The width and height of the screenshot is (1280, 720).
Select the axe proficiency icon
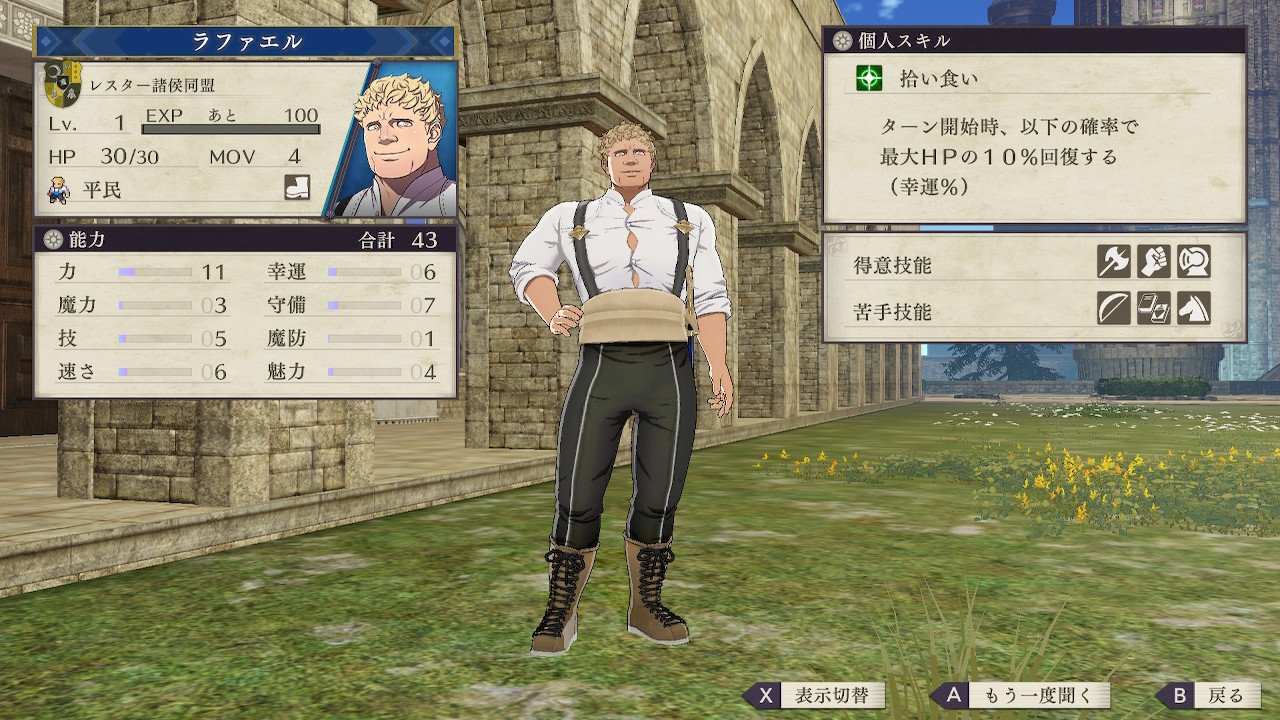click(x=1114, y=261)
